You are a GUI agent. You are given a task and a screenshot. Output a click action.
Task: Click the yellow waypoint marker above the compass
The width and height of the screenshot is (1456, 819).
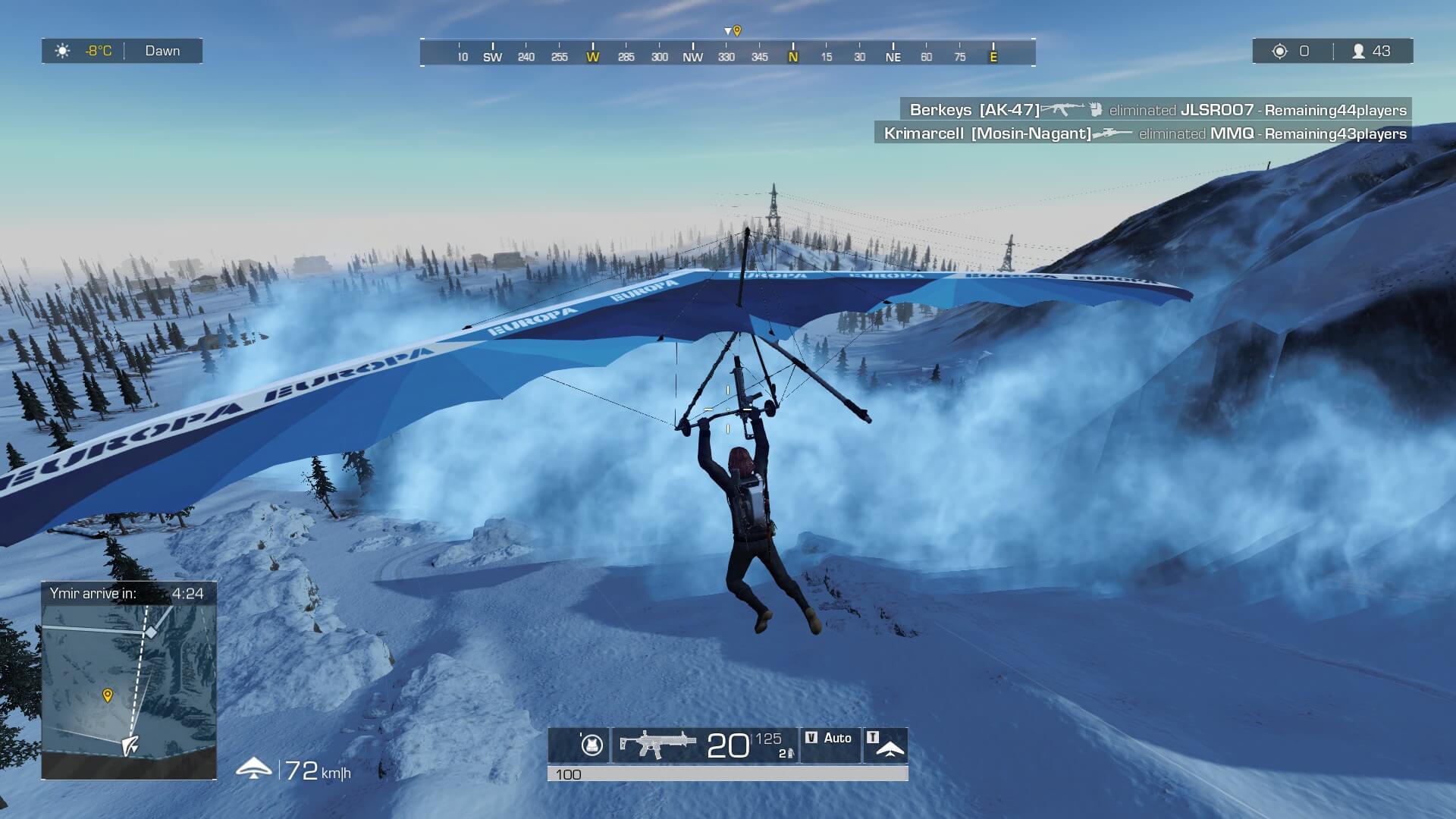[736, 31]
